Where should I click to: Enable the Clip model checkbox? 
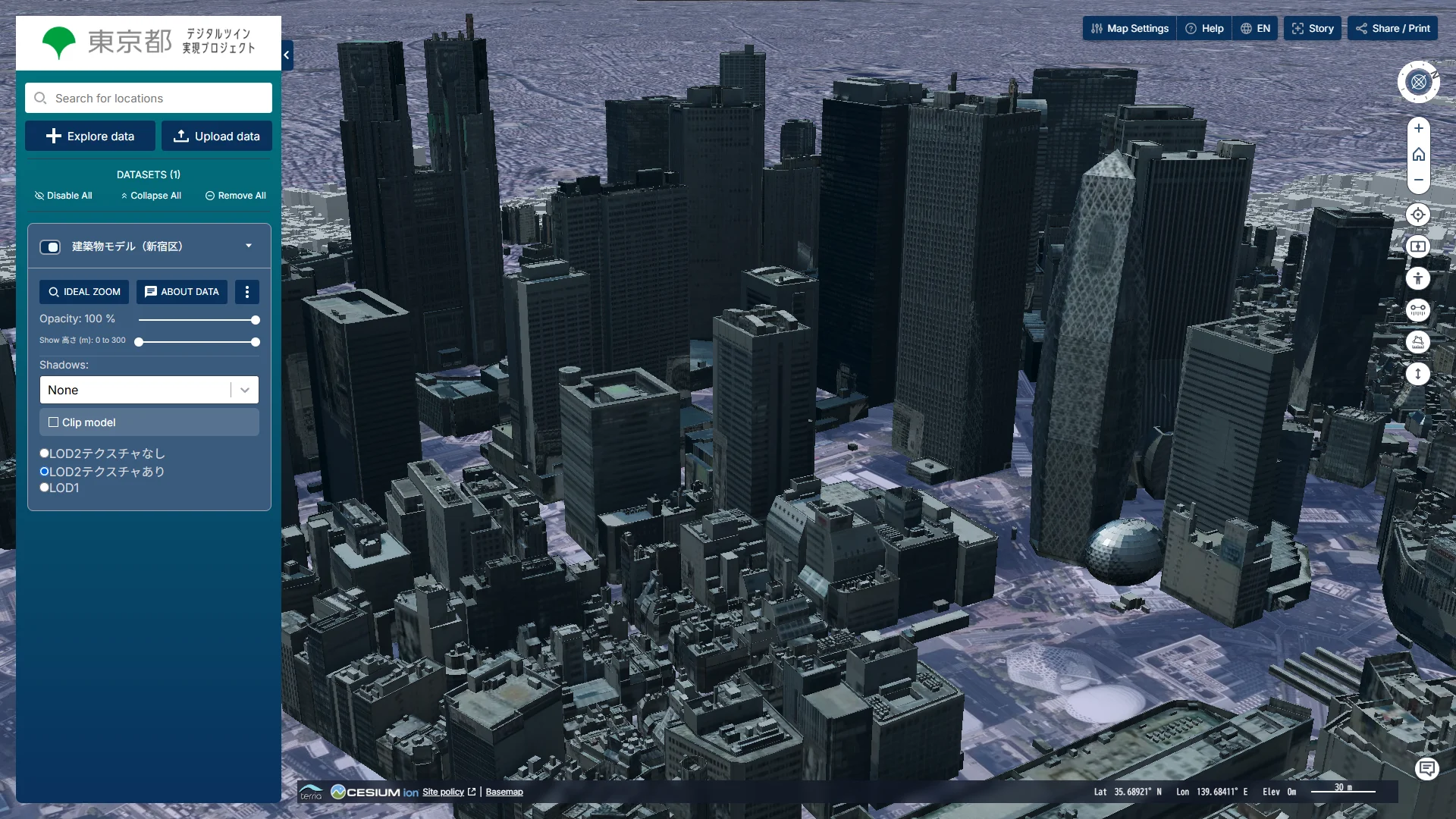click(53, 422)
